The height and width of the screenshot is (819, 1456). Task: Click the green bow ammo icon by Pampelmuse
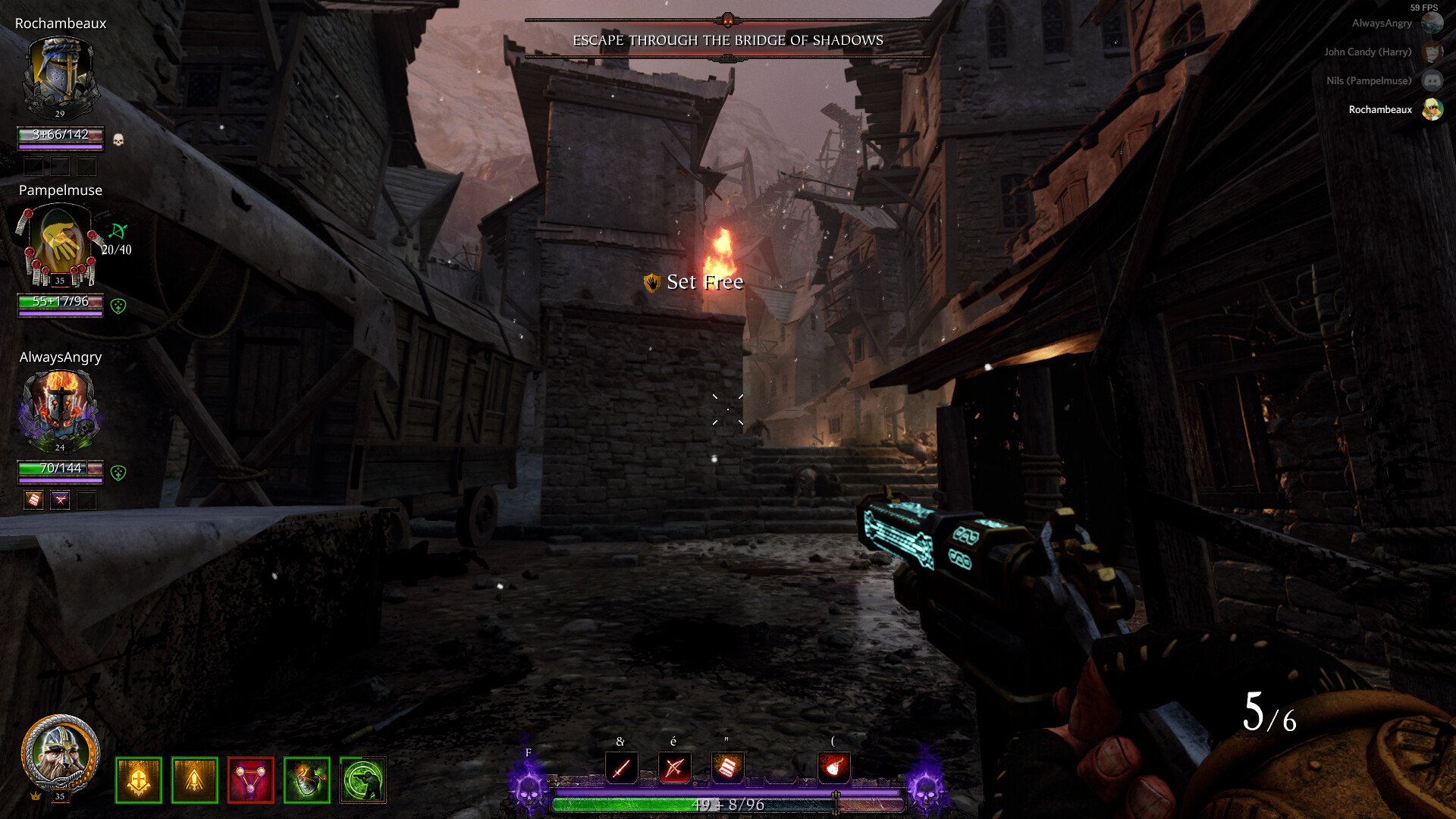(118, 231)
